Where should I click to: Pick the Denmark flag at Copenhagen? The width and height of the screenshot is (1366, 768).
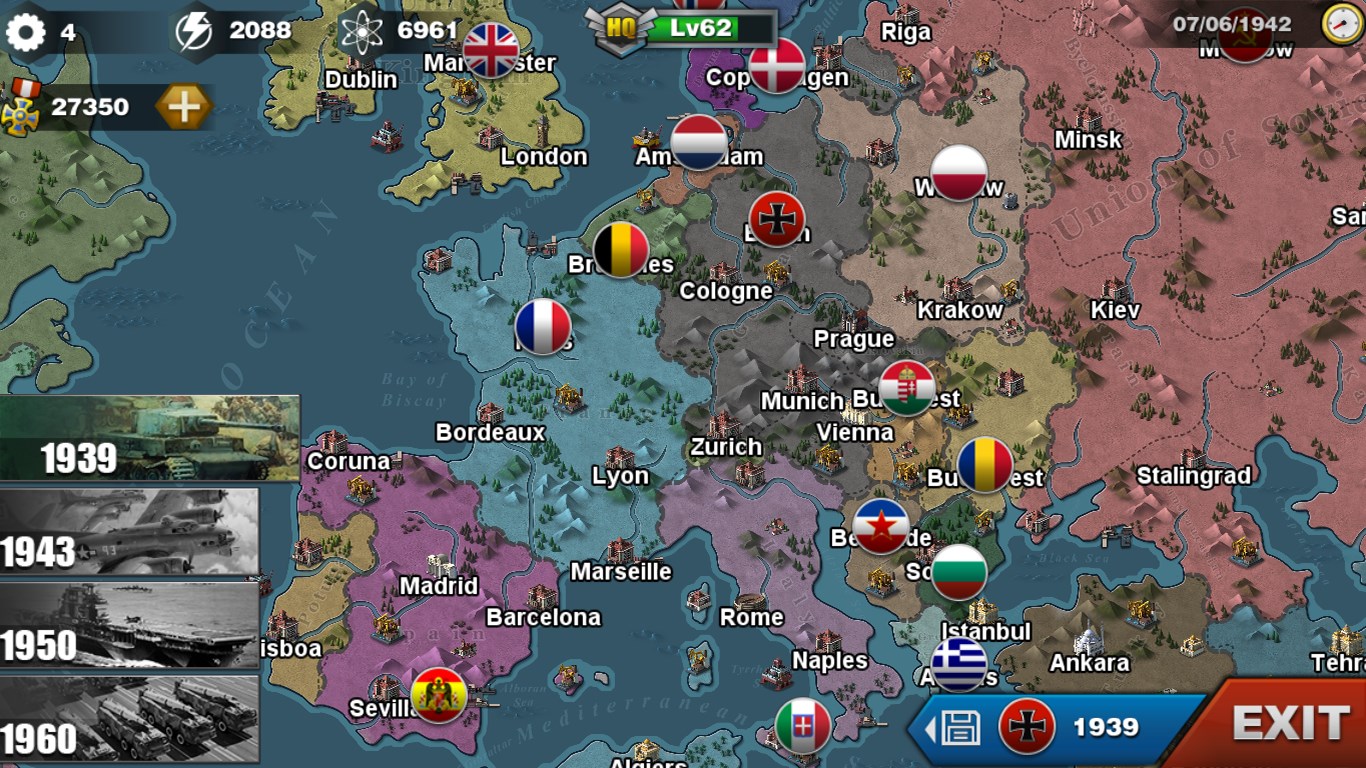tap(777, 66)
